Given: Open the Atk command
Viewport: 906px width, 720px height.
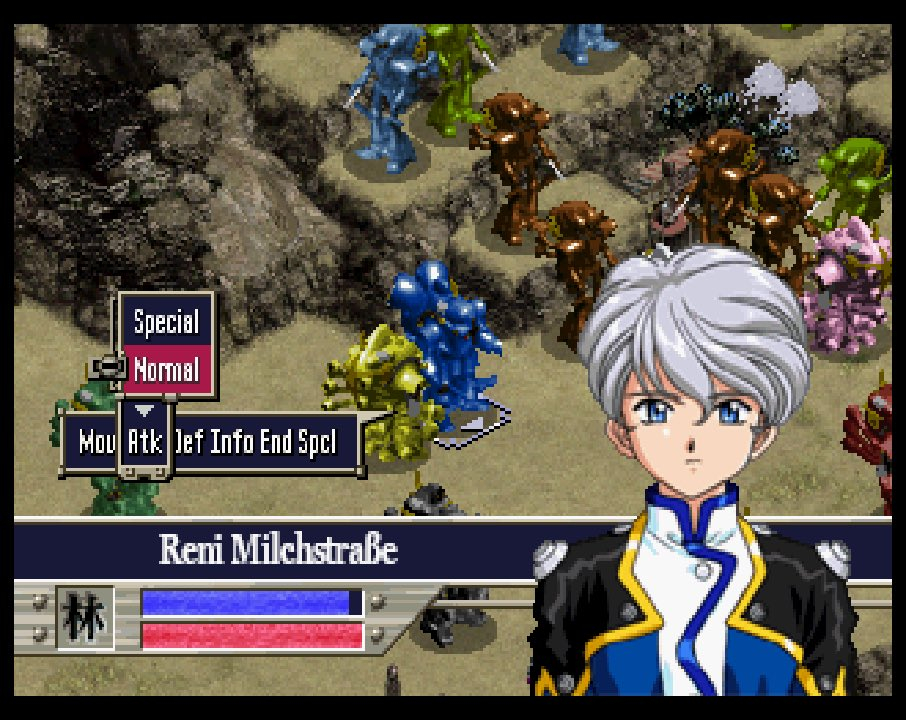Looking at the screenshot, I should 146,441.
